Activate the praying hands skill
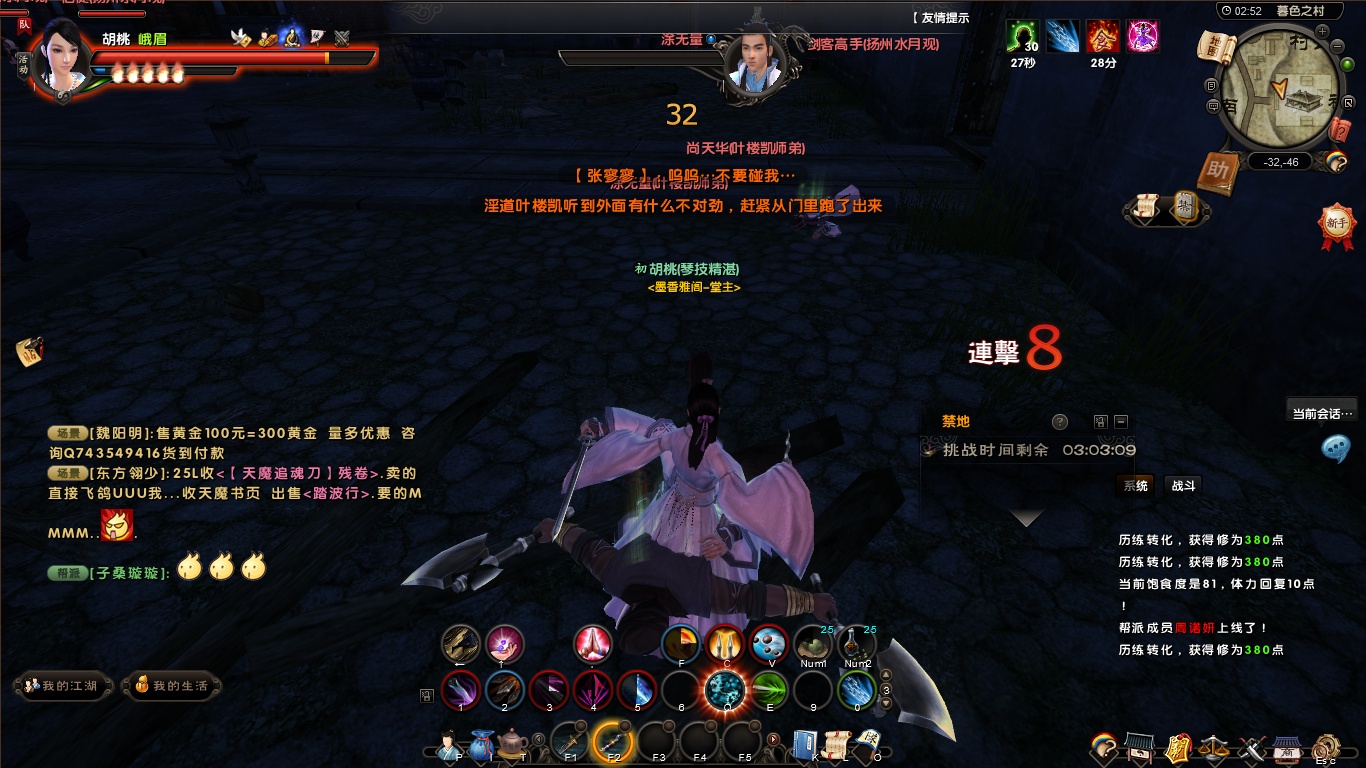1366x768 pixels. click(593, 645)
